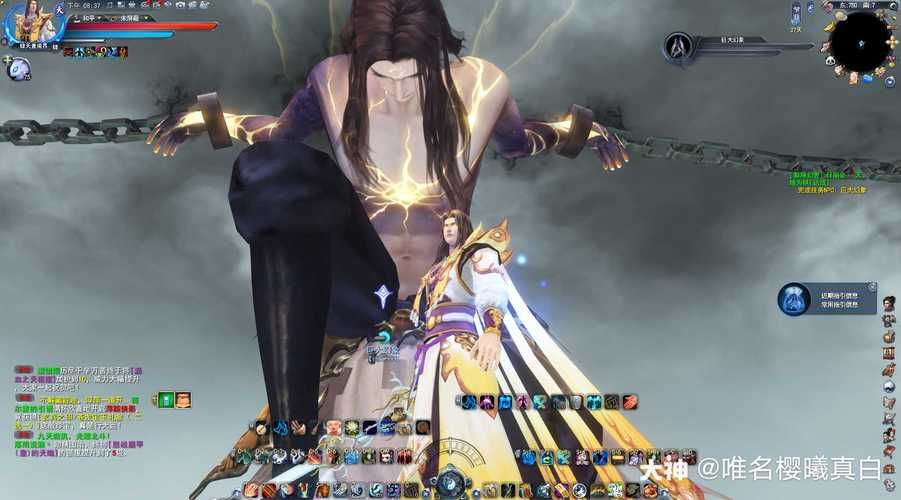901x500 pixels.
Task: Click the pet orb below the portrait
Action: [18, 68]
